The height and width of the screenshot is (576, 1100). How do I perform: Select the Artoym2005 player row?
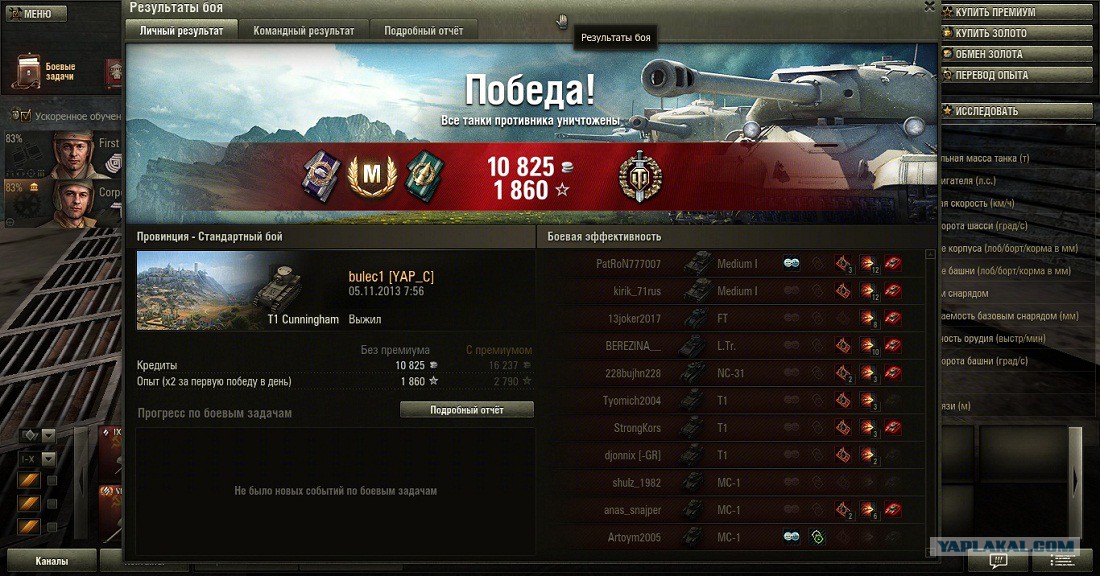click(730, 537)
